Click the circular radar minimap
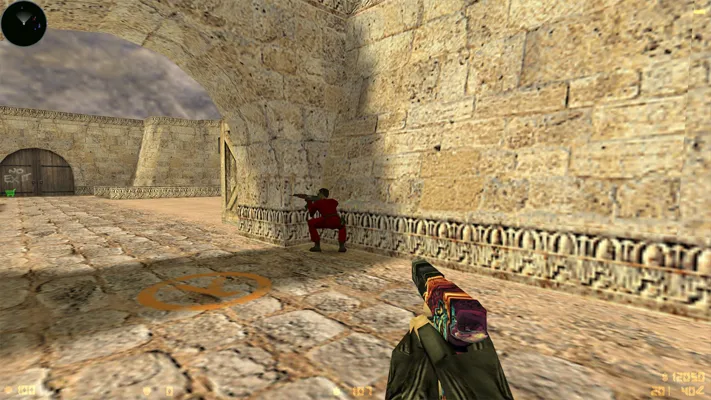 tap(24, 23)
